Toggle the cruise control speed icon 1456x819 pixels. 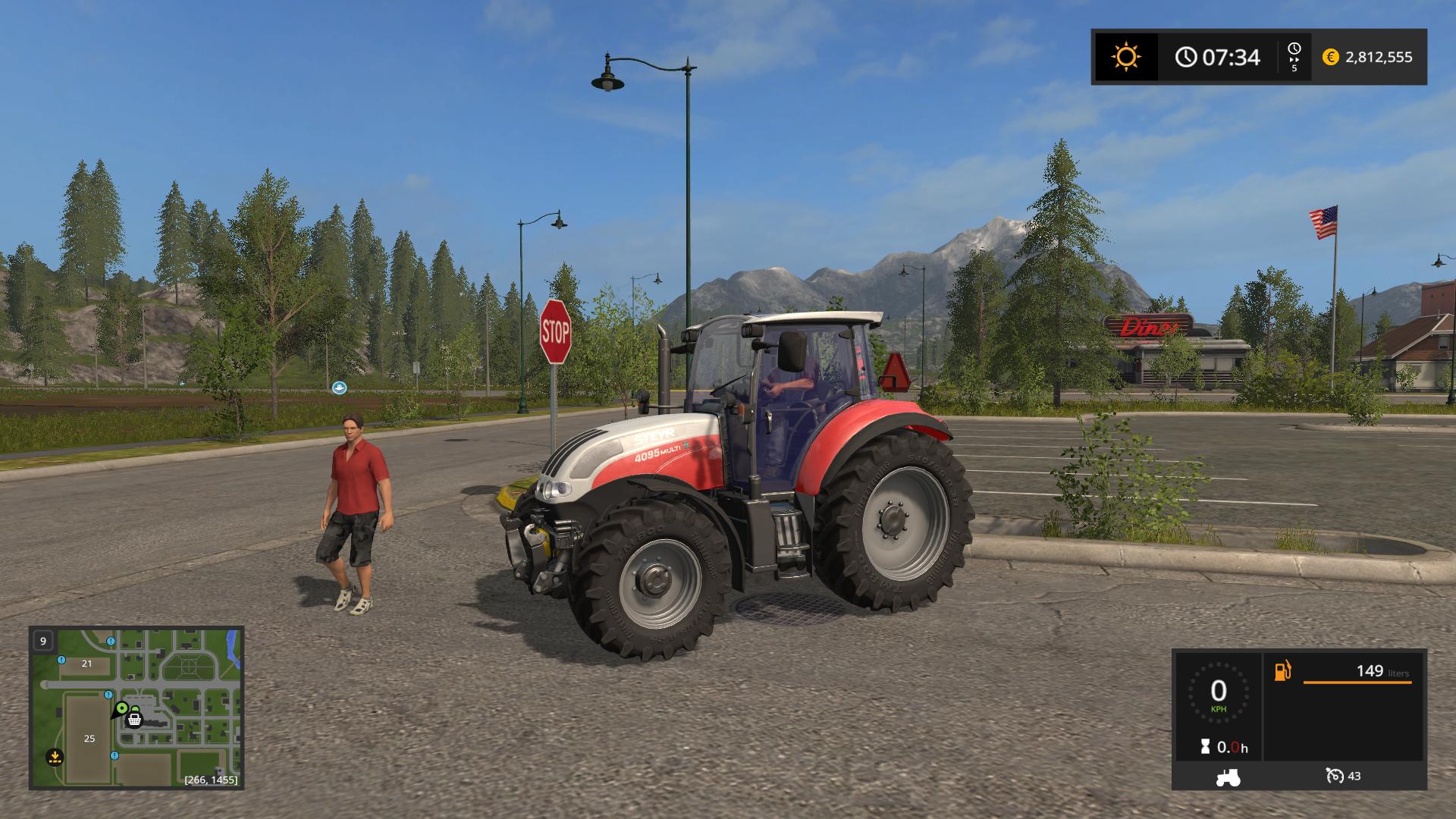(x=1334, y=776)
